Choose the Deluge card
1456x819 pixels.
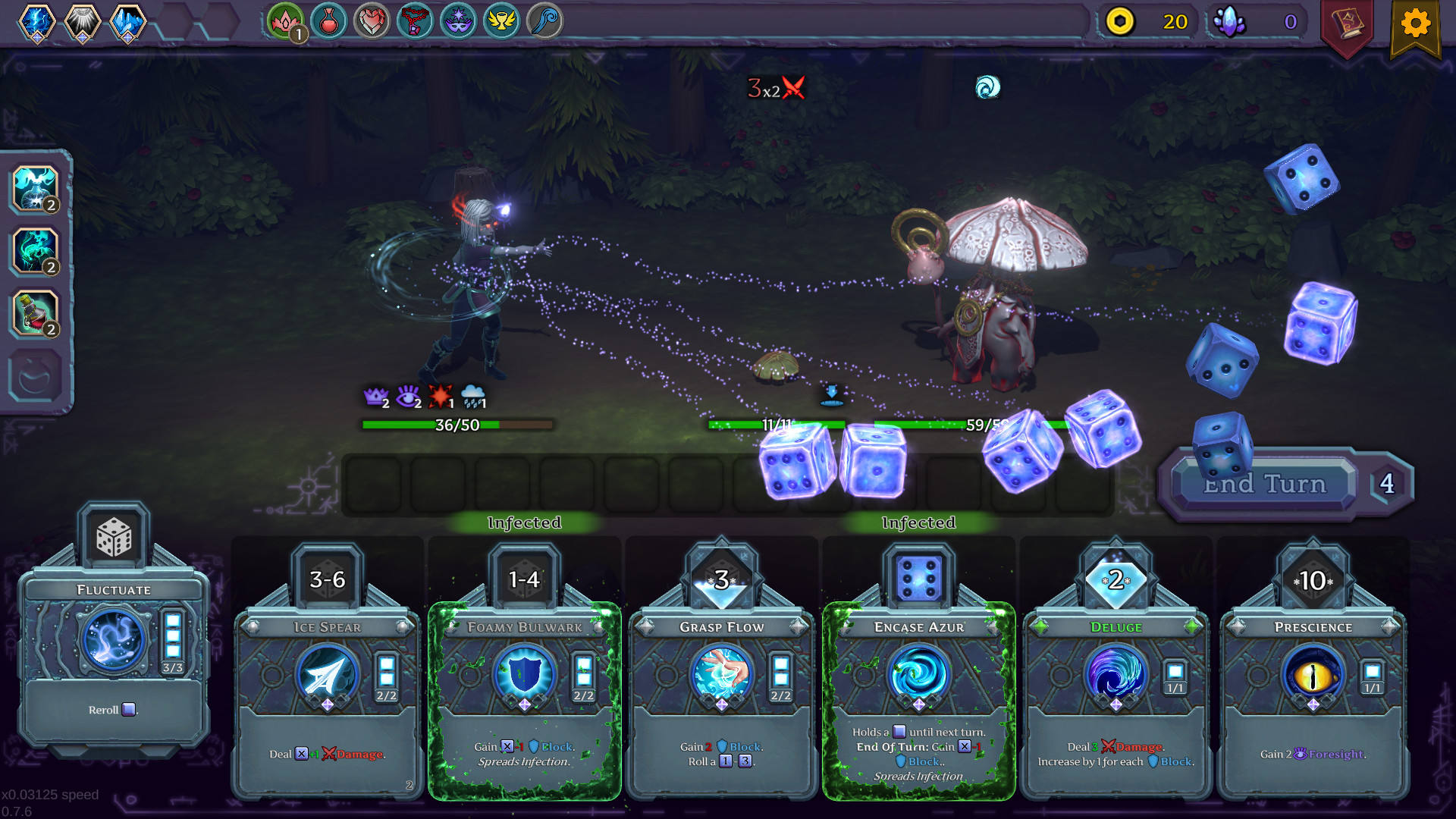(1115, 698)
